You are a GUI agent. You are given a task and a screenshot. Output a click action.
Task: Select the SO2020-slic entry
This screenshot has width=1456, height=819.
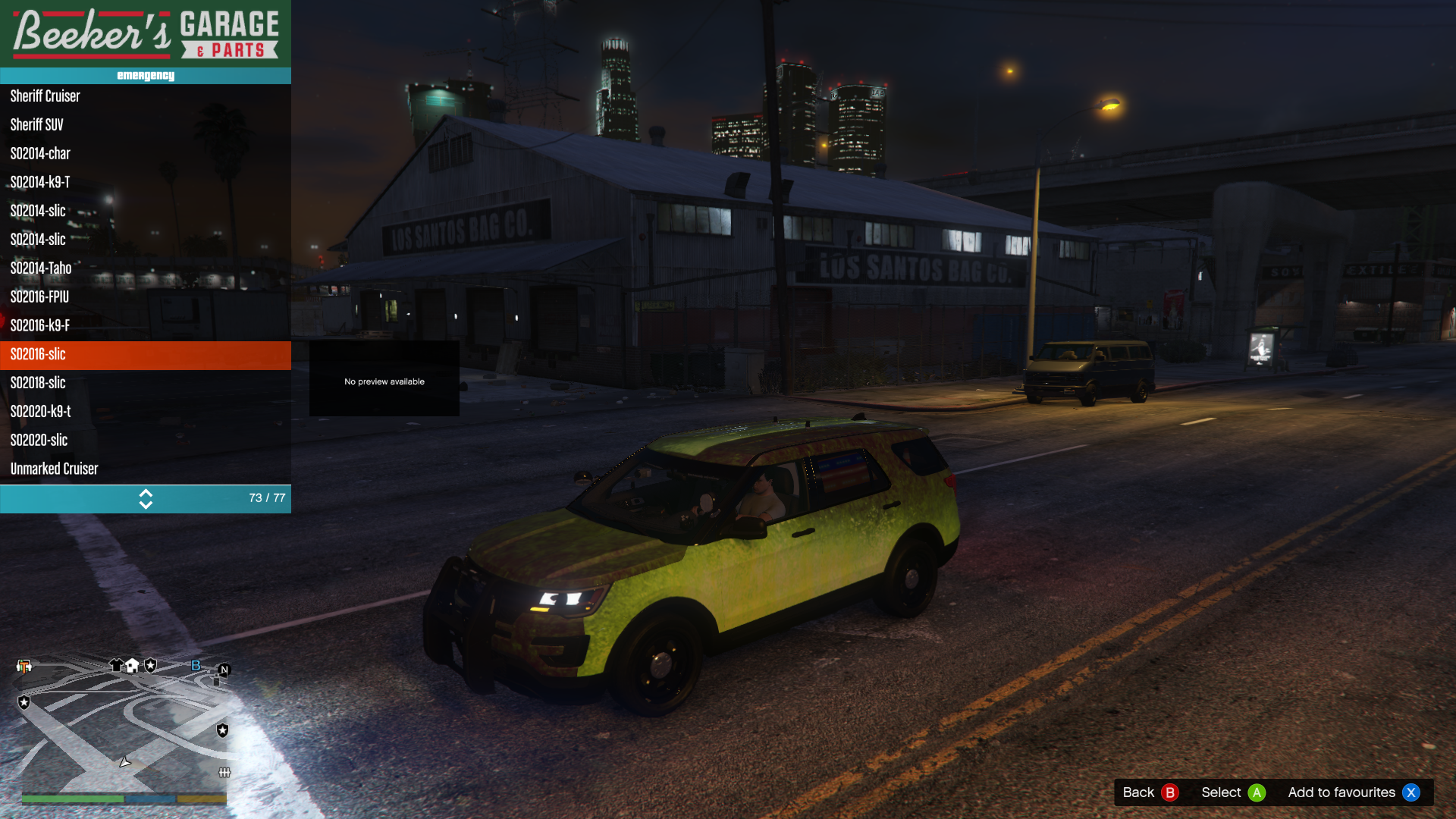click(144, 441)
